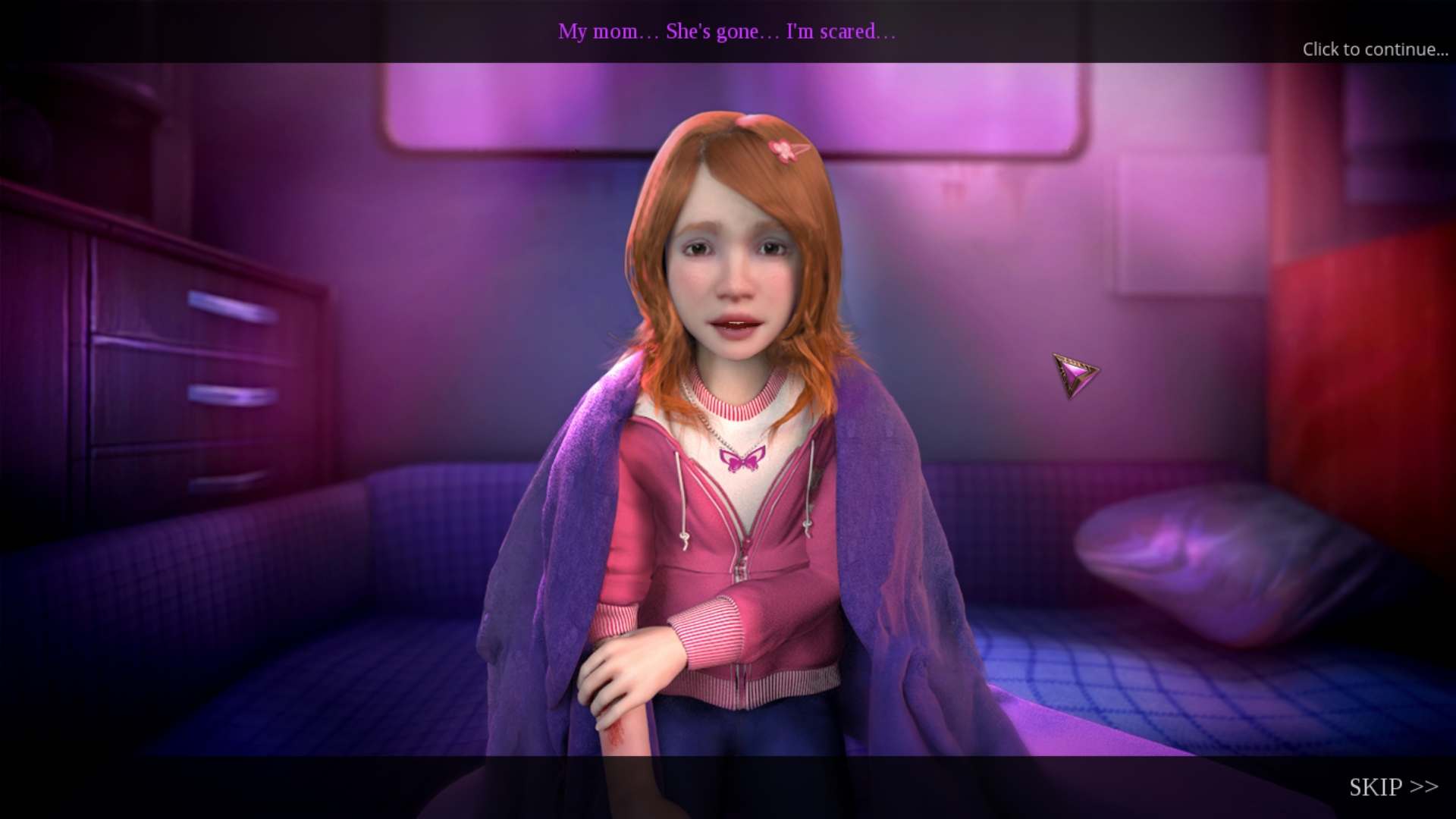Viewport: 1456px width, 819px height.
Task: Click the pink hair clip in the girl's hair
Action: [x=783, y=149]
